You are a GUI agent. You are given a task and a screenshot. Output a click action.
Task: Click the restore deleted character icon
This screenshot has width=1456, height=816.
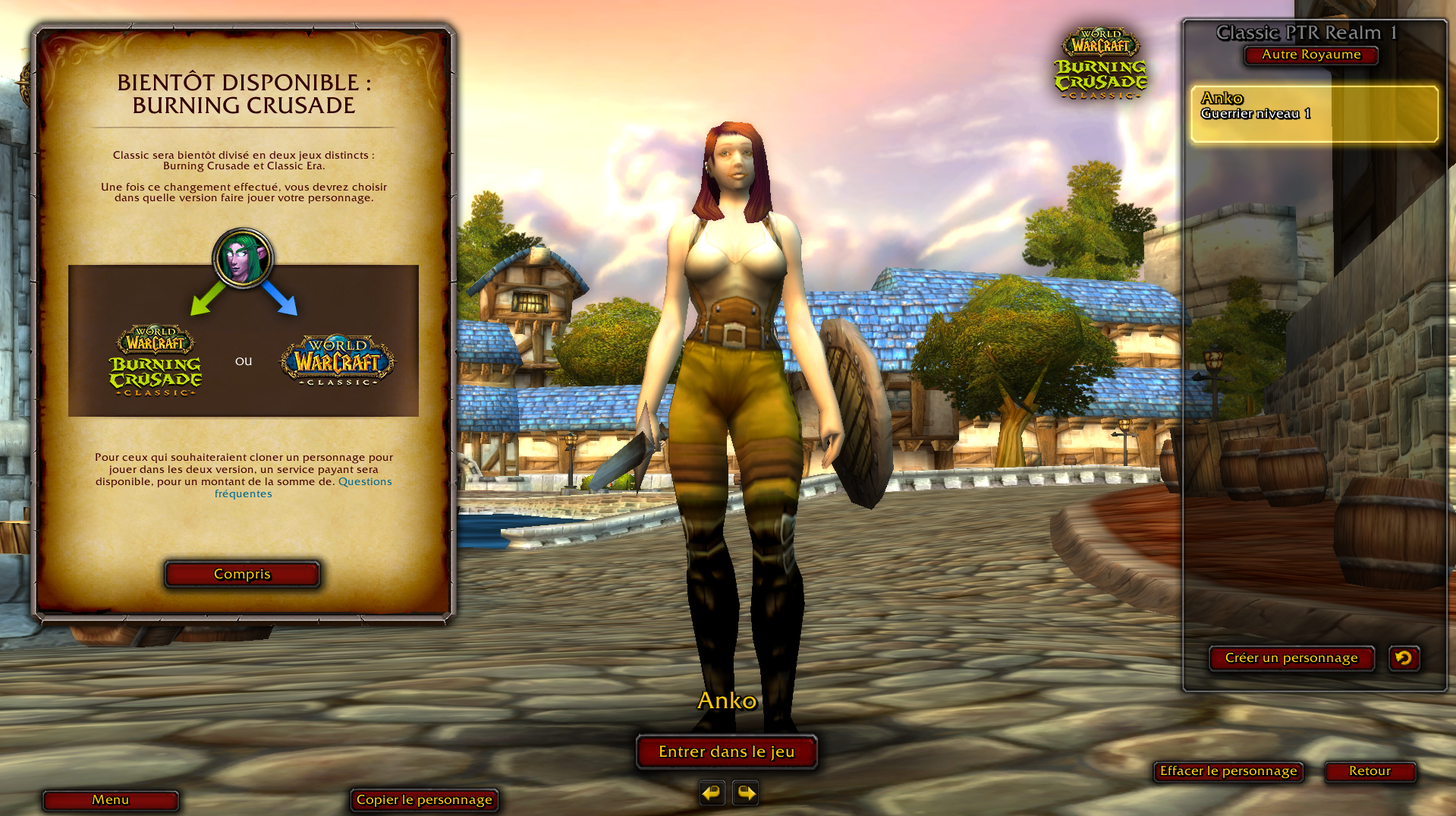[x=1404, y=658]
